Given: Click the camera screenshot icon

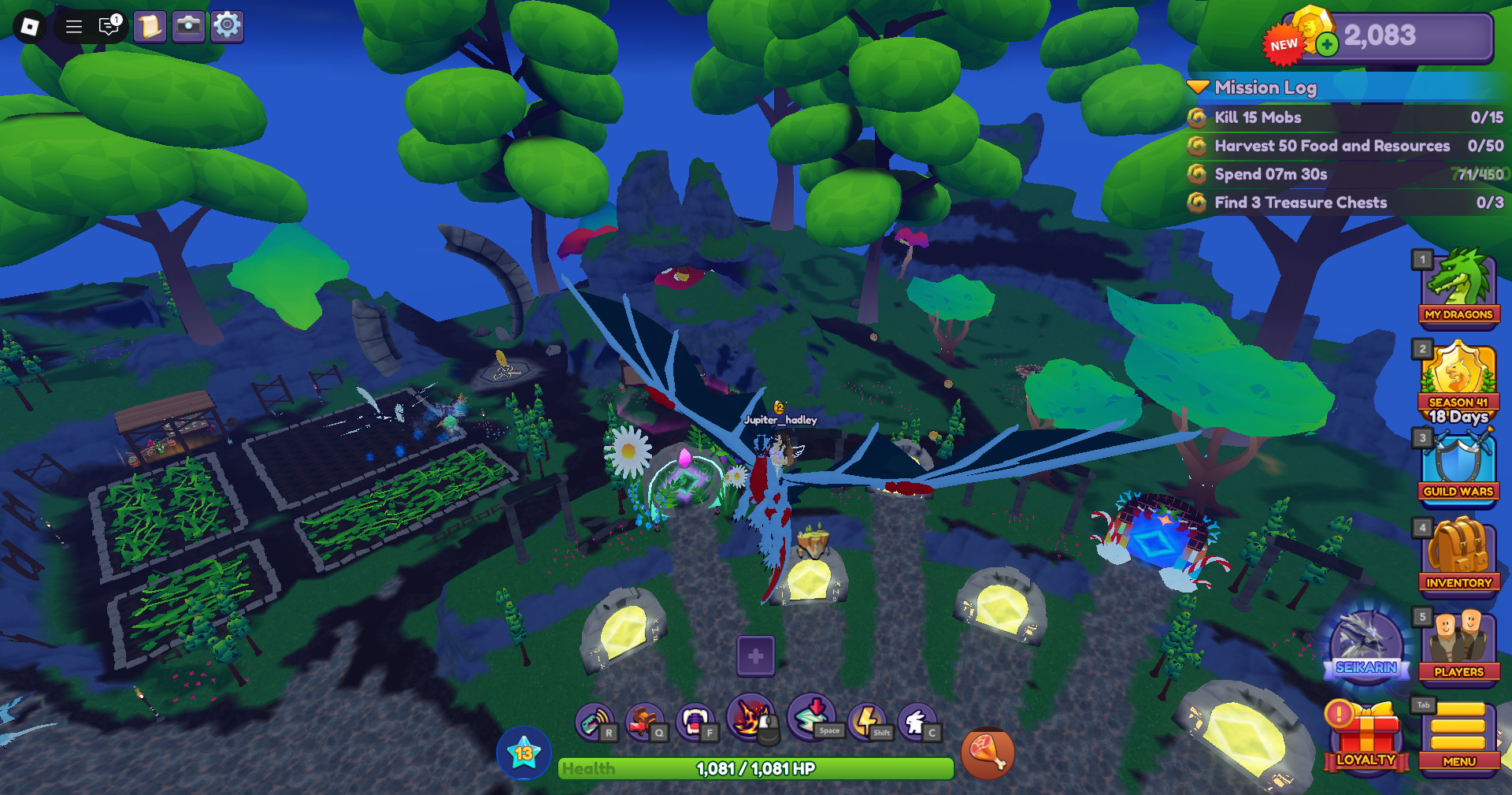Looking at the screenshot, I should [188, 26].
